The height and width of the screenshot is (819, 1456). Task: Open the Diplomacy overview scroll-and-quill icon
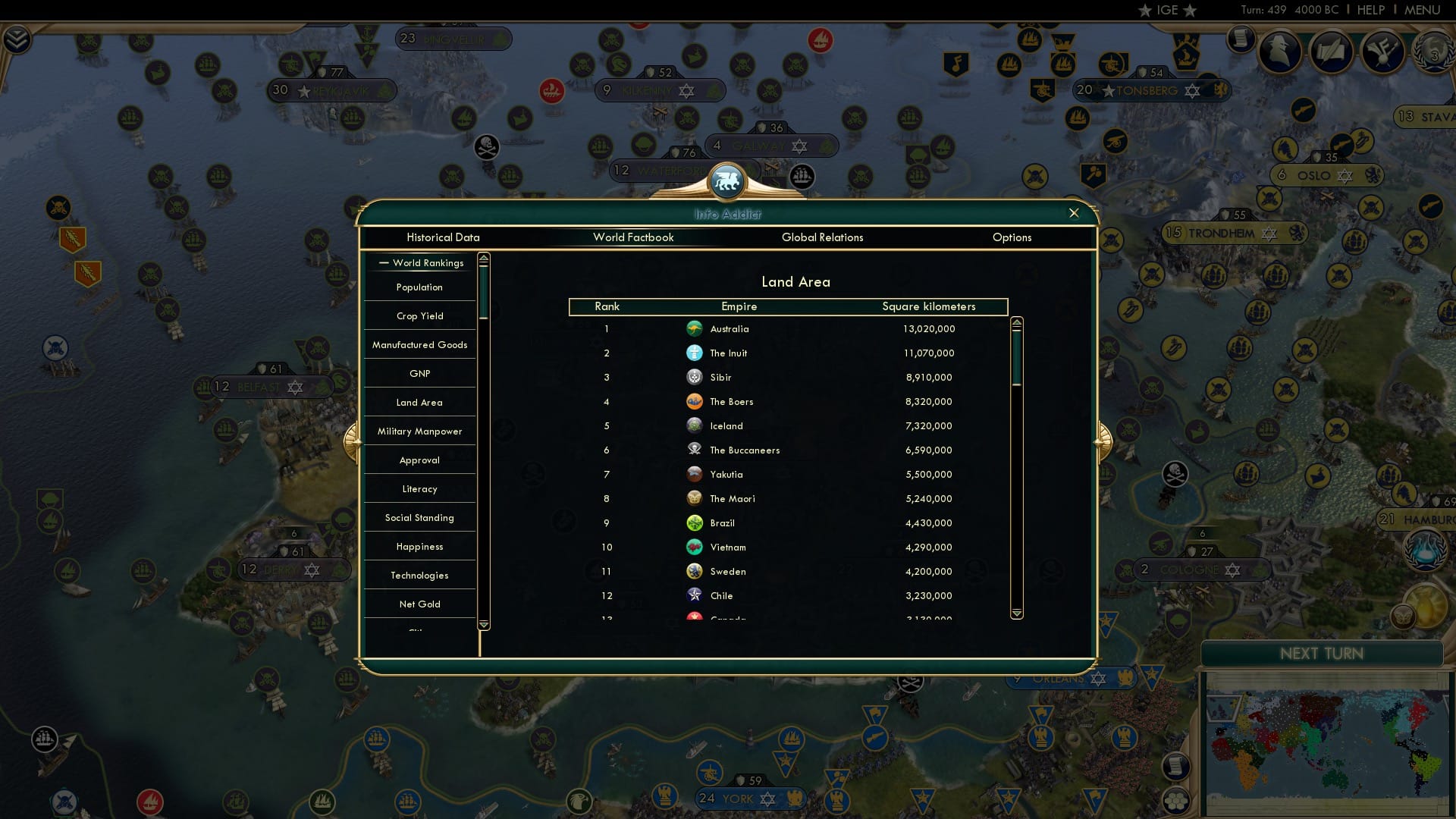[1331, 52]
